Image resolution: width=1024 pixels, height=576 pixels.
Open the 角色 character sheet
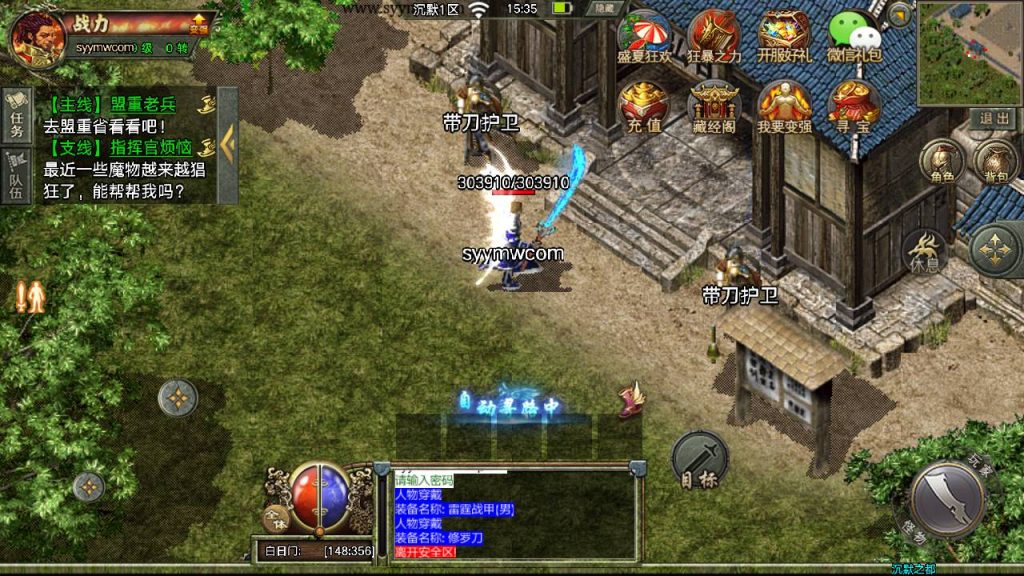pyautogui.click(x=942, y=162)
